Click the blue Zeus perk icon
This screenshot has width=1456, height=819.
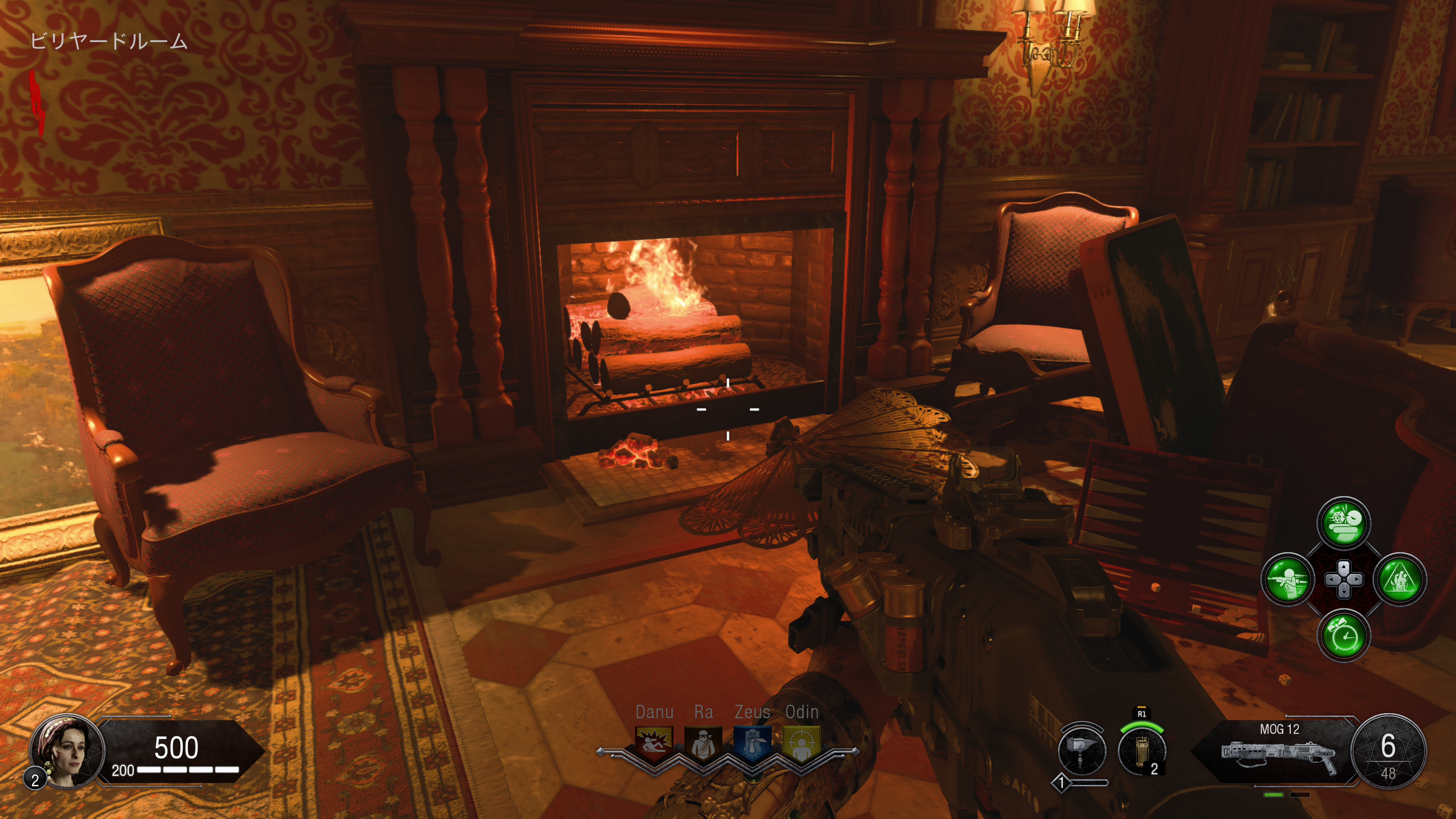(x=752, y=743)
